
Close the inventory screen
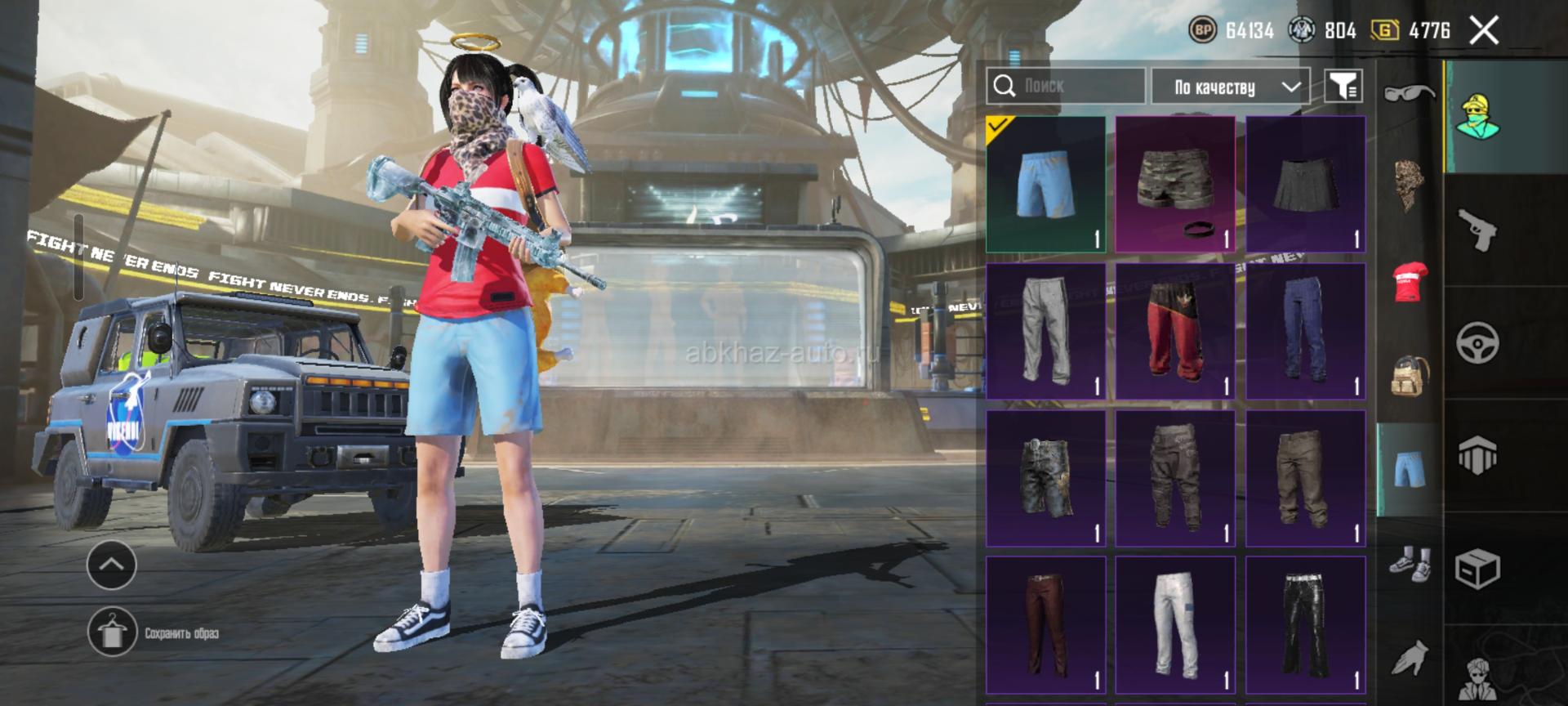(1484, 31)
